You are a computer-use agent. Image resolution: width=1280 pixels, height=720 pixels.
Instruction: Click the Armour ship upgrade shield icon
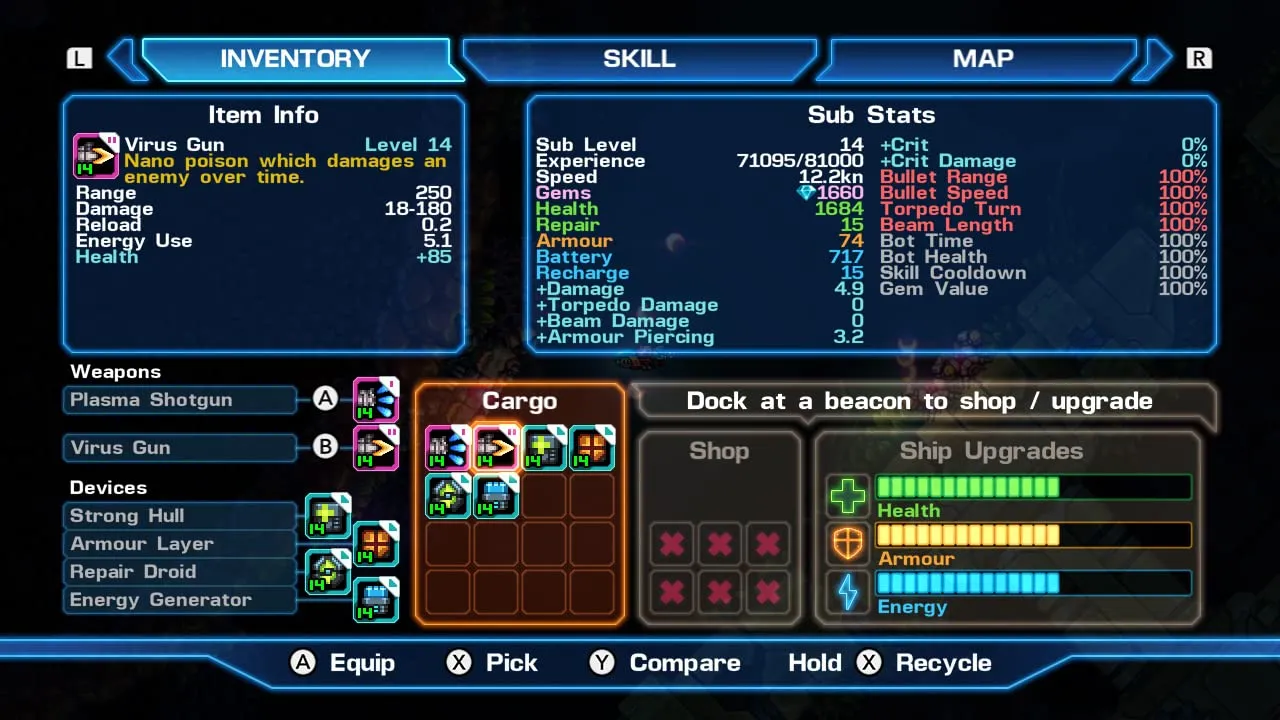[847, 544]
